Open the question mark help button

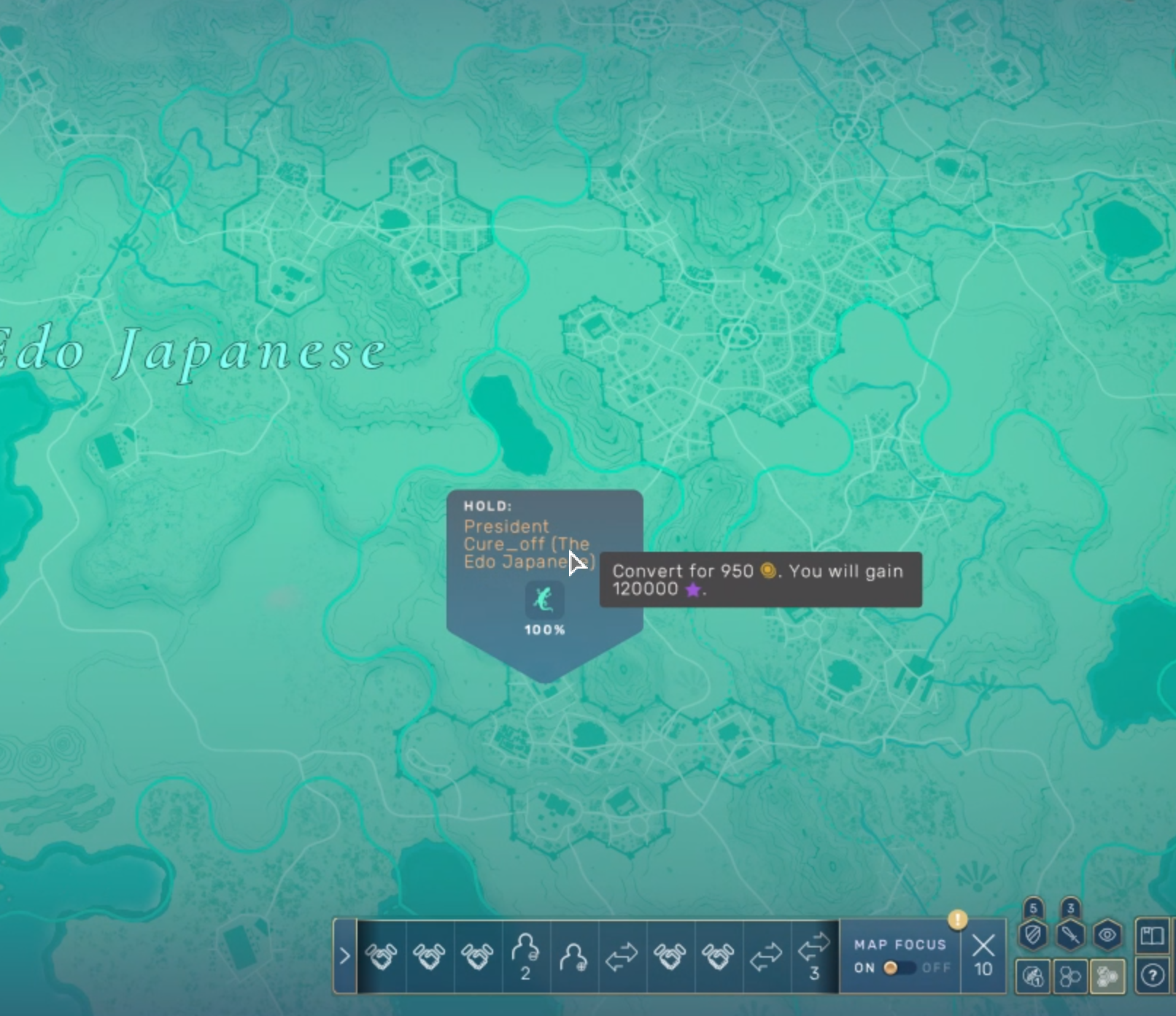(1152, 976)
